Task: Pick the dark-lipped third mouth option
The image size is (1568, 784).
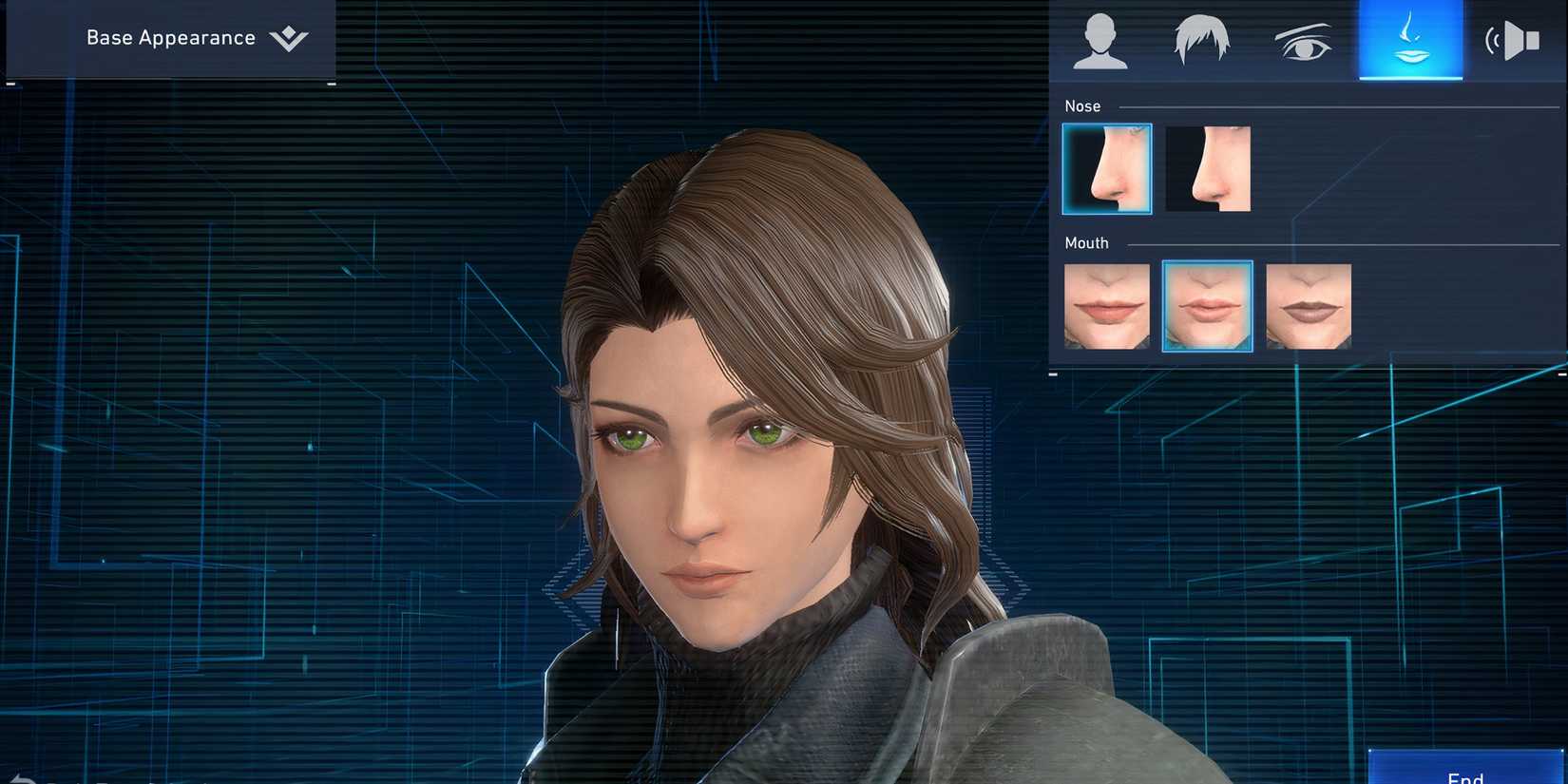Action: (x=1309, y=306)
